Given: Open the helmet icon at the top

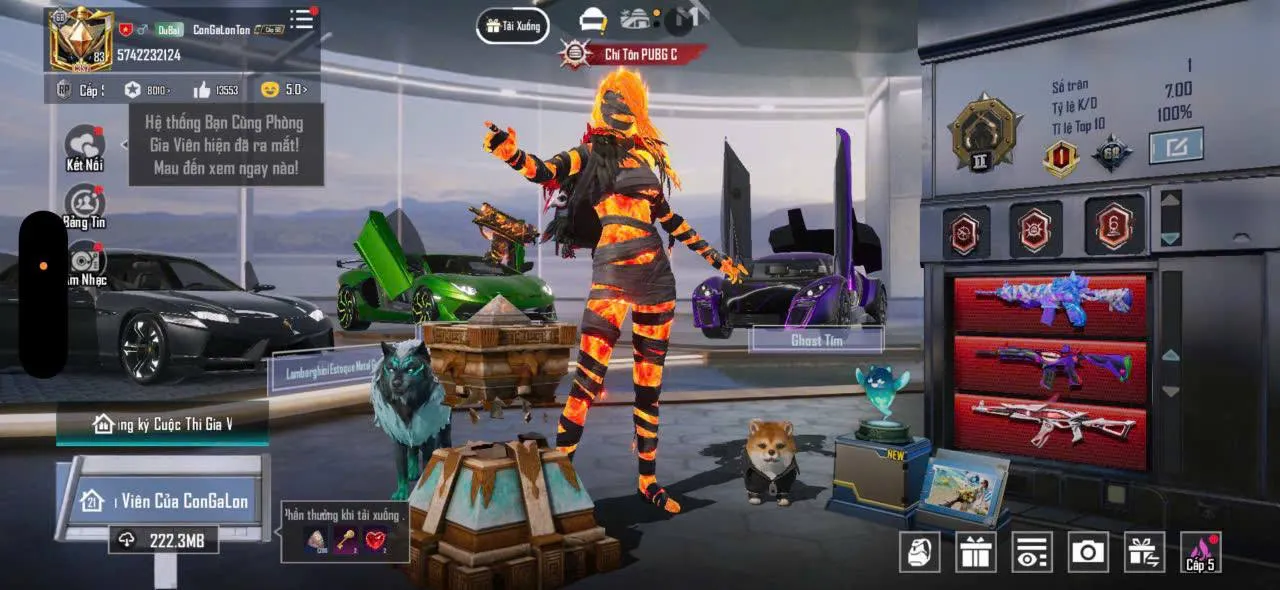Looking at the screenshot, I should click(593, 19).
